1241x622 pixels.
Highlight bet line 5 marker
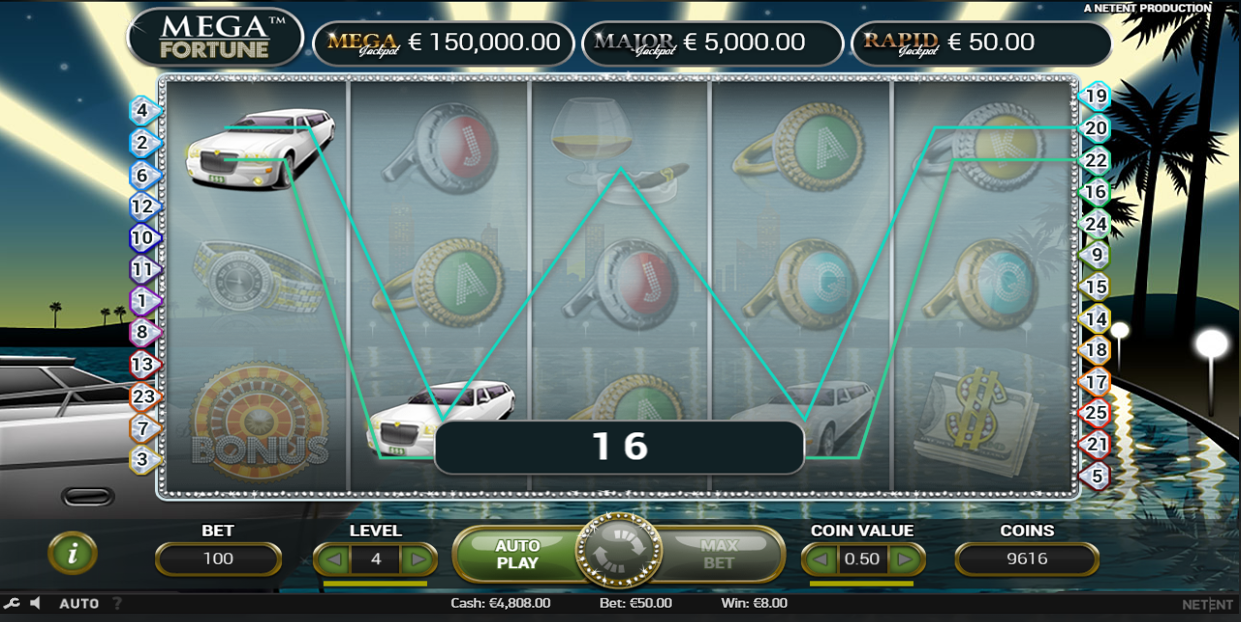point(1096,476)
